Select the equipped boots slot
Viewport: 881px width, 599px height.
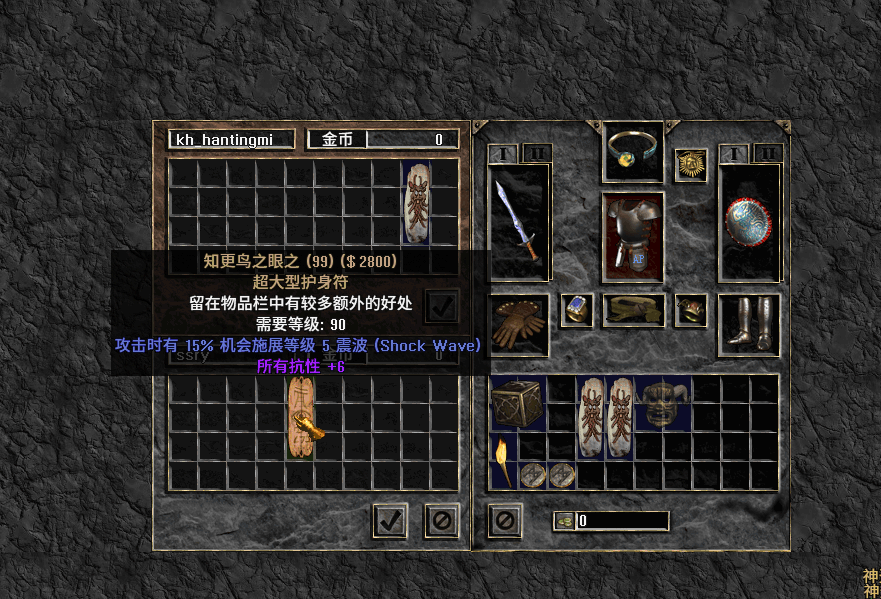point(748,325)
